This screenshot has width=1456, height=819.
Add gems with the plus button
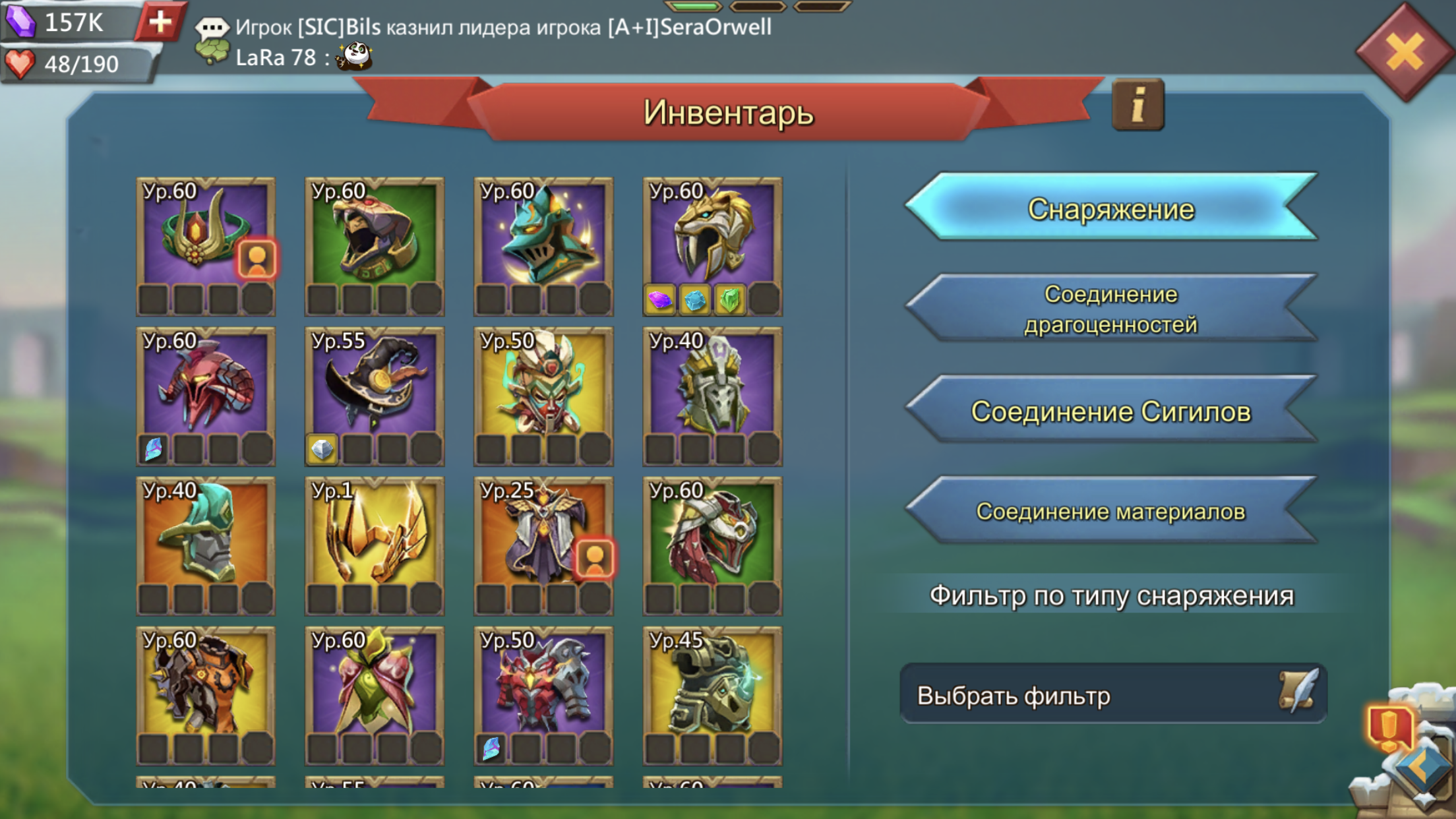[x=160, y=22]
